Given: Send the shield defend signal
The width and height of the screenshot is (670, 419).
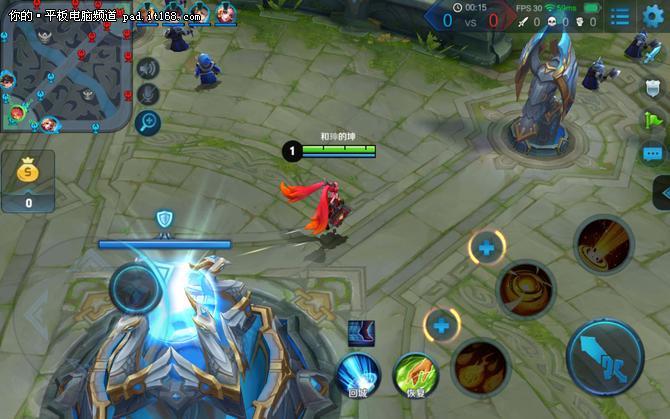Looking at the screenshot, I should [x=653, y=86].
